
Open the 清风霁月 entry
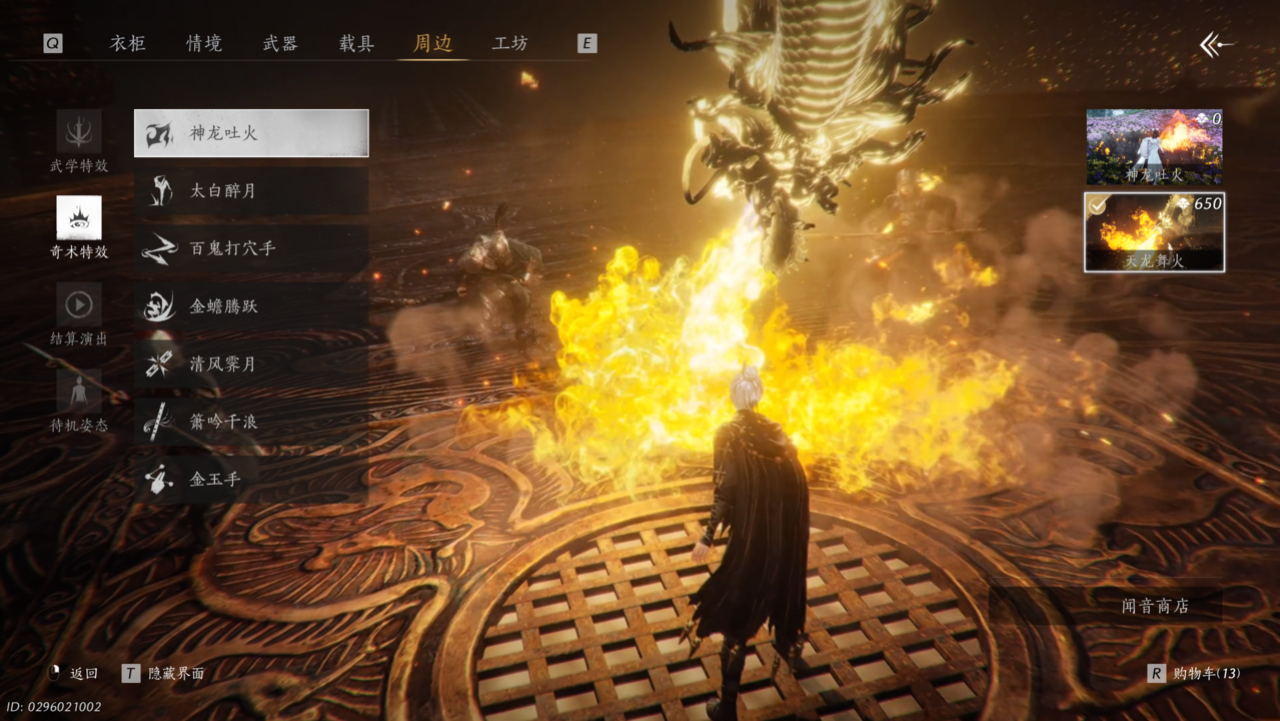click(251, 365)
